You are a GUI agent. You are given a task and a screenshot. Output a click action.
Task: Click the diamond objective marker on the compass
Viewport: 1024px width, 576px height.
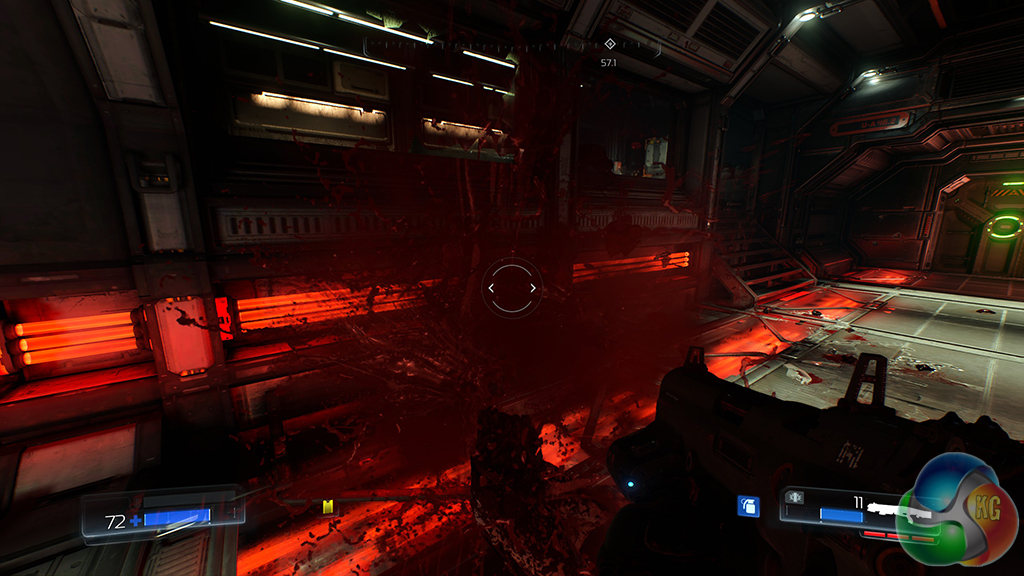point(609,43)
